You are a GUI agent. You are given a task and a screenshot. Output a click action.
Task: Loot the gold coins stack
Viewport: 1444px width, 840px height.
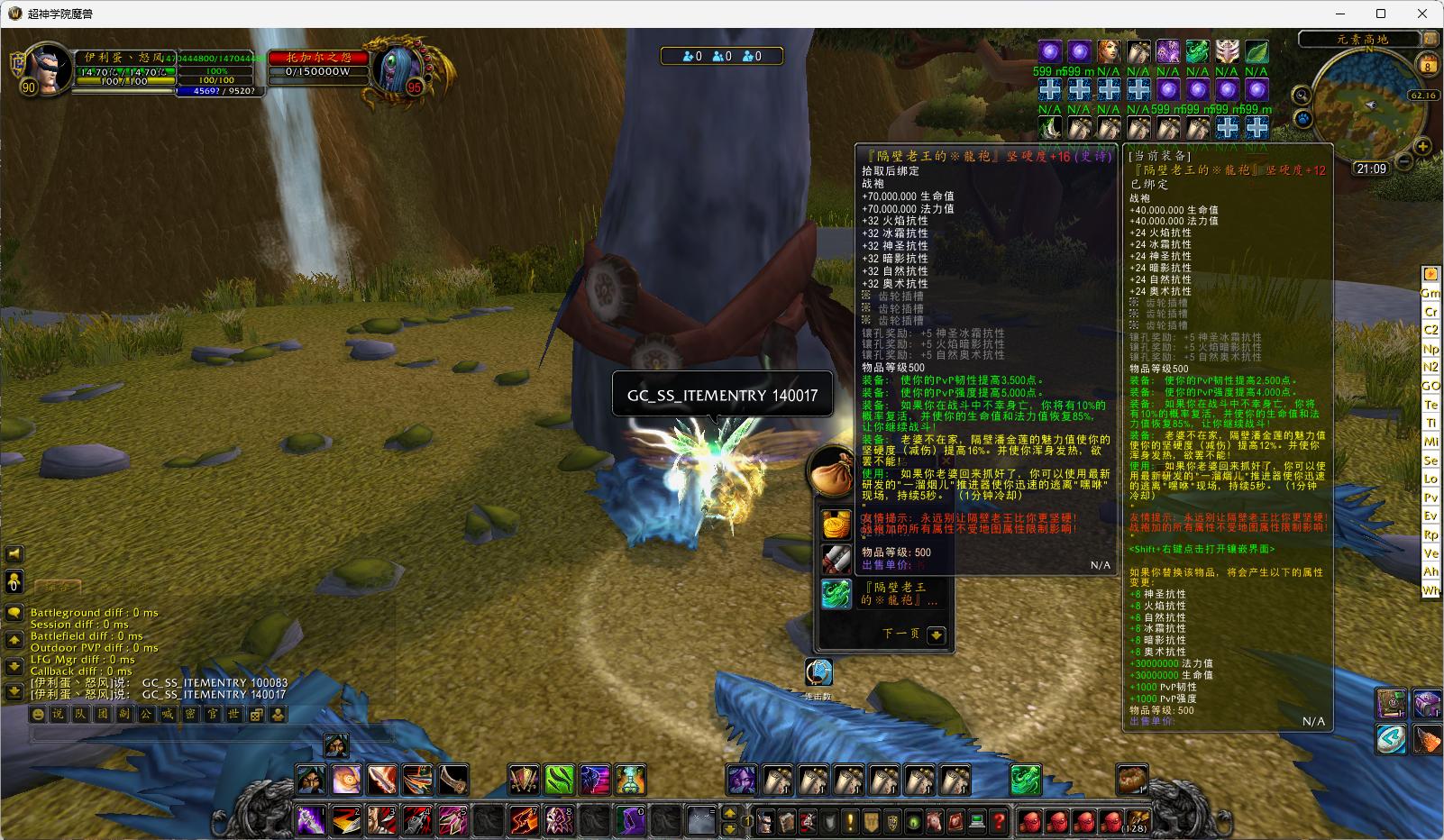836,524
